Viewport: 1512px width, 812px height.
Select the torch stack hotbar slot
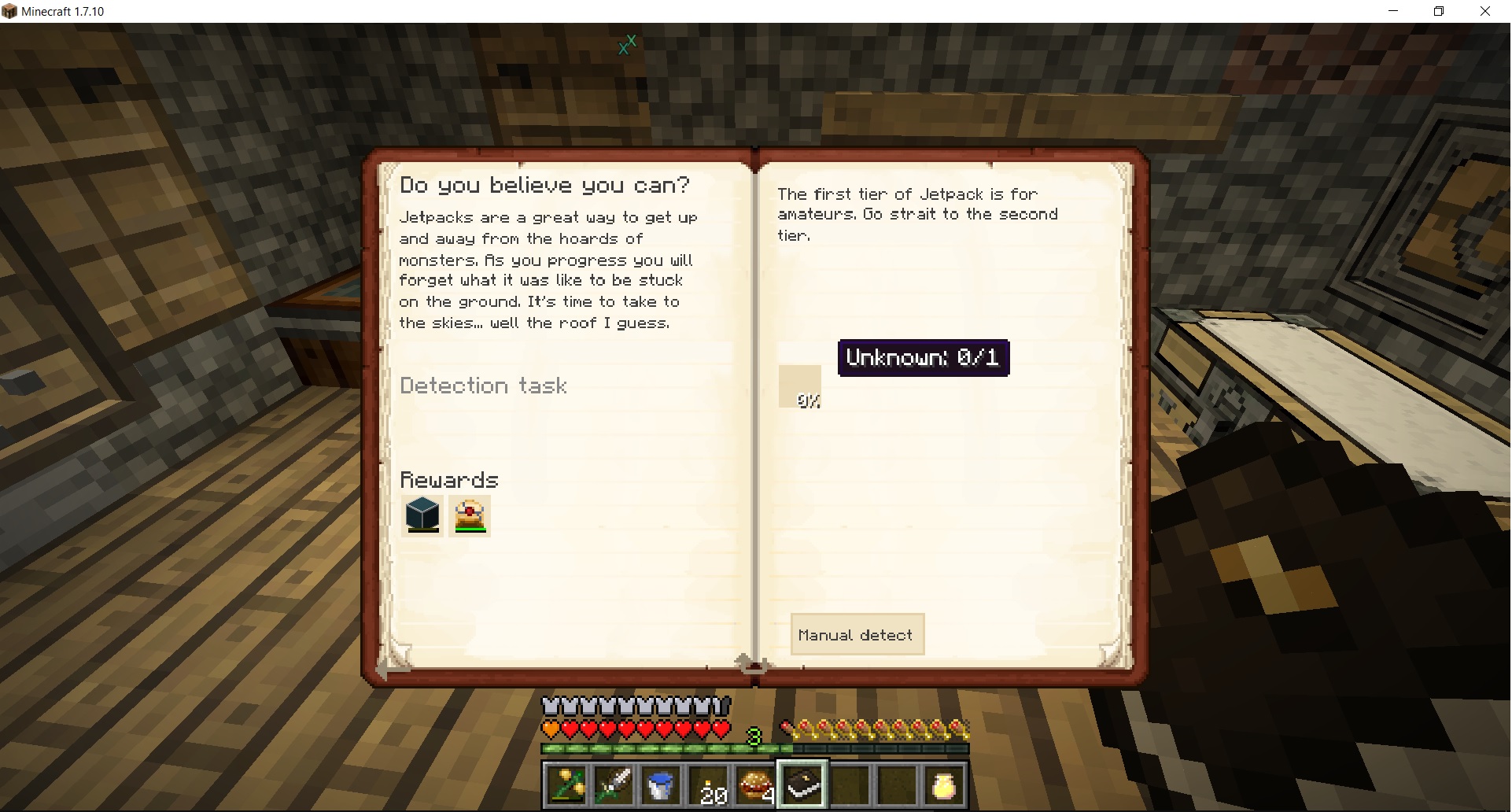(x=708, y=784)
